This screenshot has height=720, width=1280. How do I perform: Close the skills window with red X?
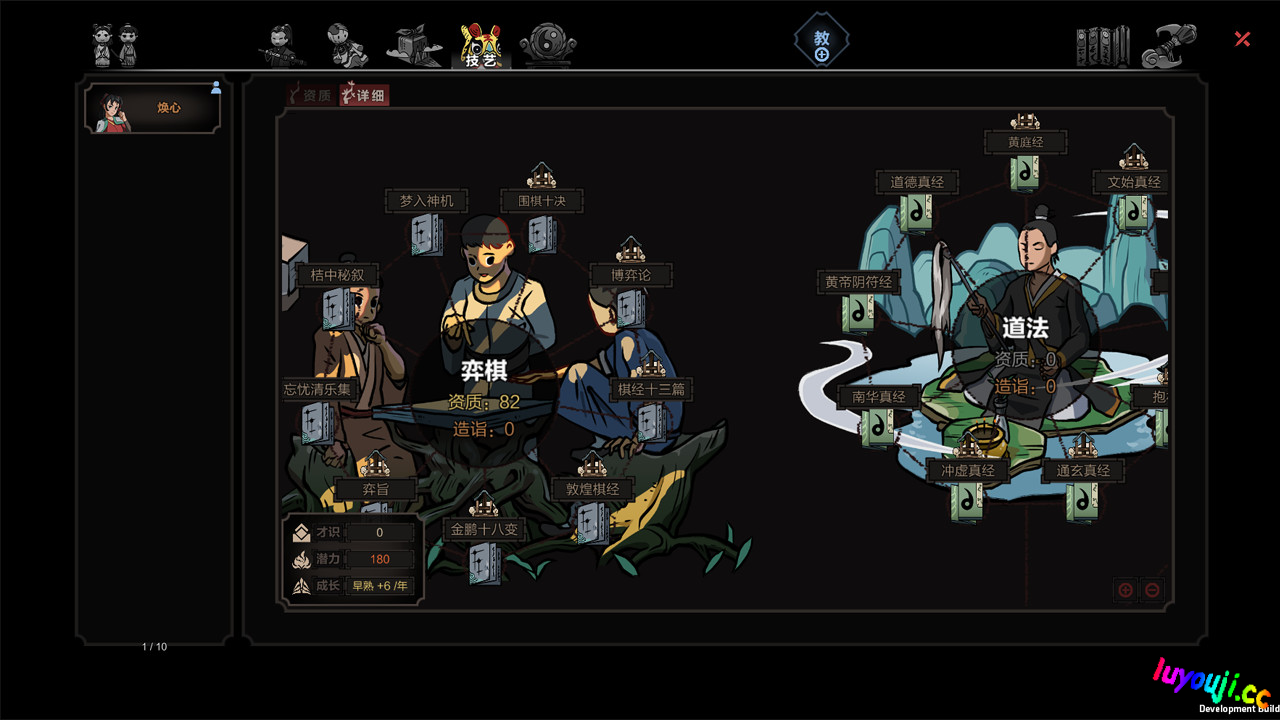(1242, 39)
